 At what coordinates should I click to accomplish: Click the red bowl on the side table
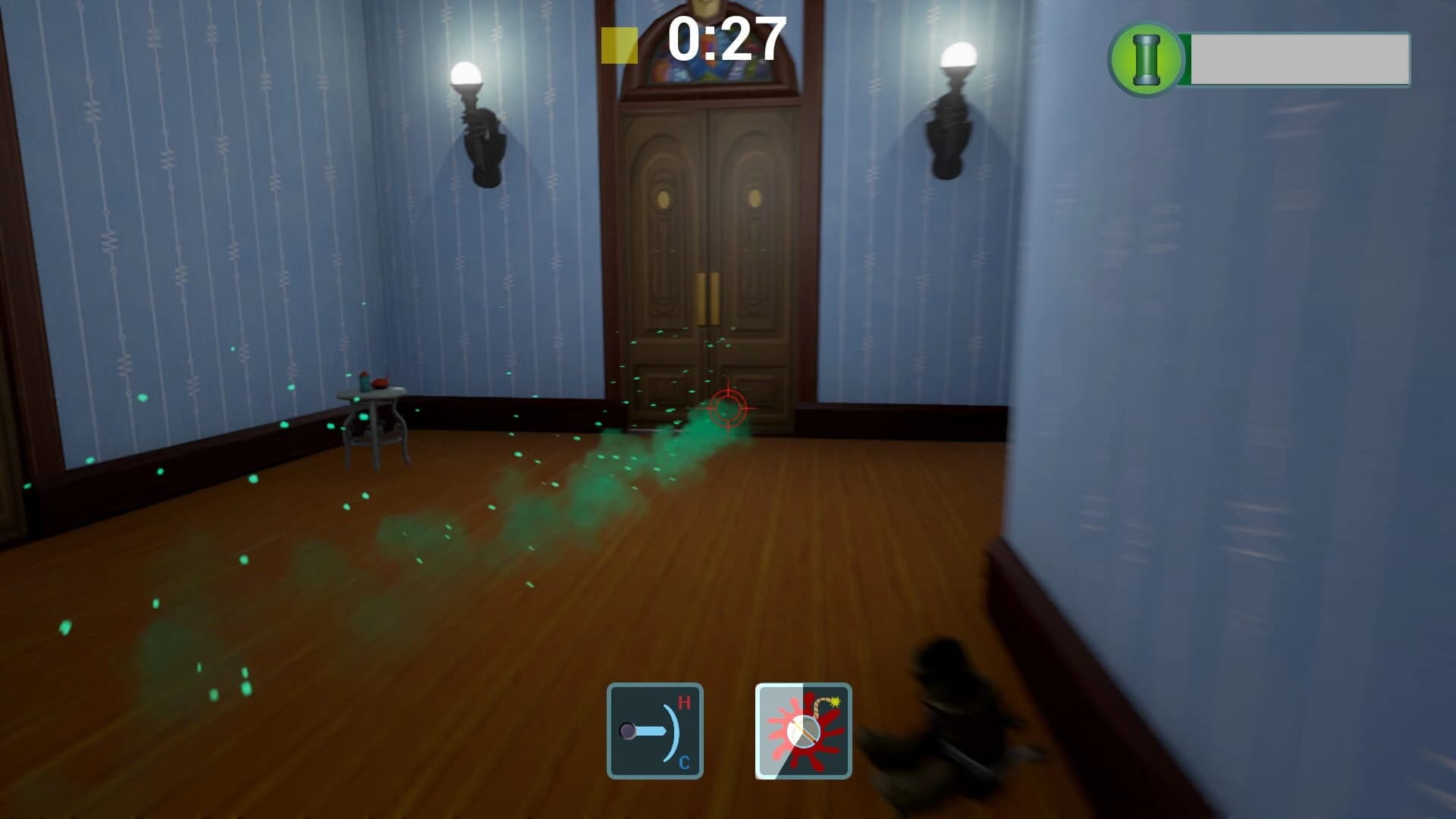click(x=380, y=384)
